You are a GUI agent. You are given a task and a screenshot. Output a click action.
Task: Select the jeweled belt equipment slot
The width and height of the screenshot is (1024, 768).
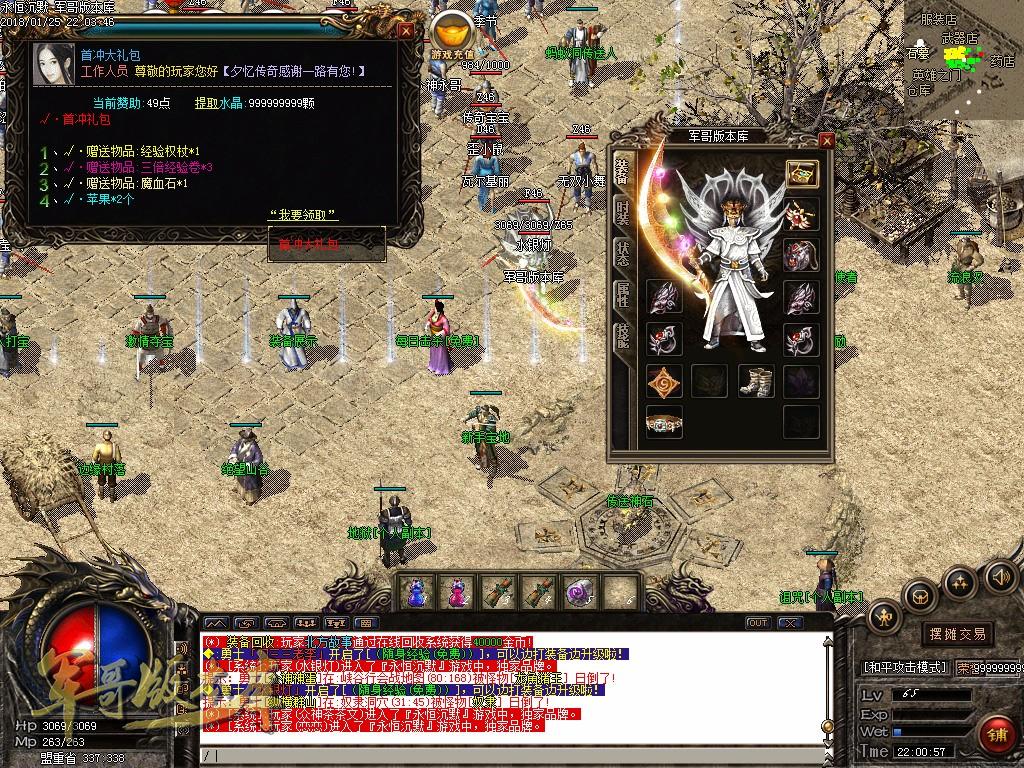pos(663,422)
